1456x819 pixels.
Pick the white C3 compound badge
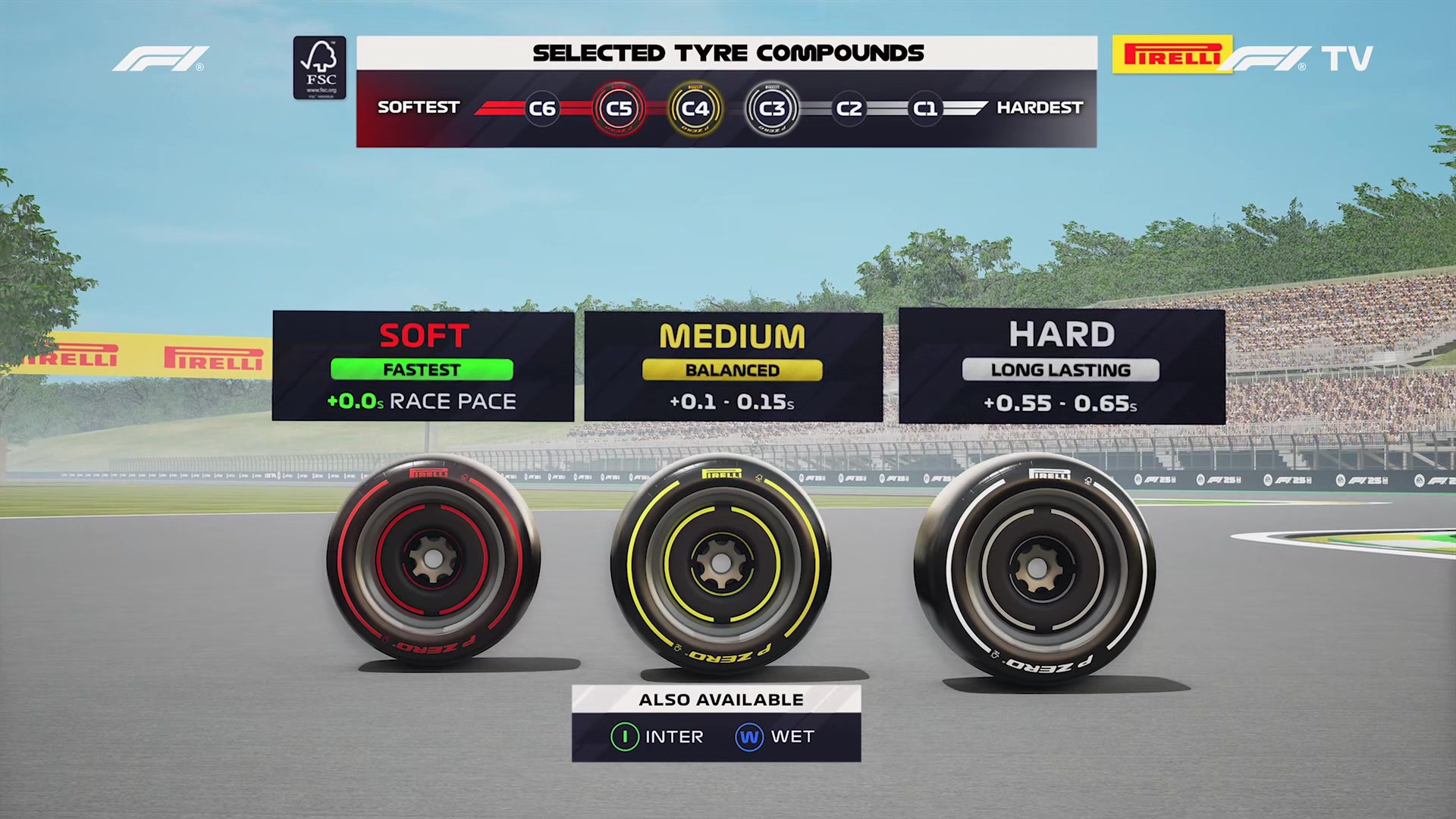pyautogui.click(x=771, y=108)
